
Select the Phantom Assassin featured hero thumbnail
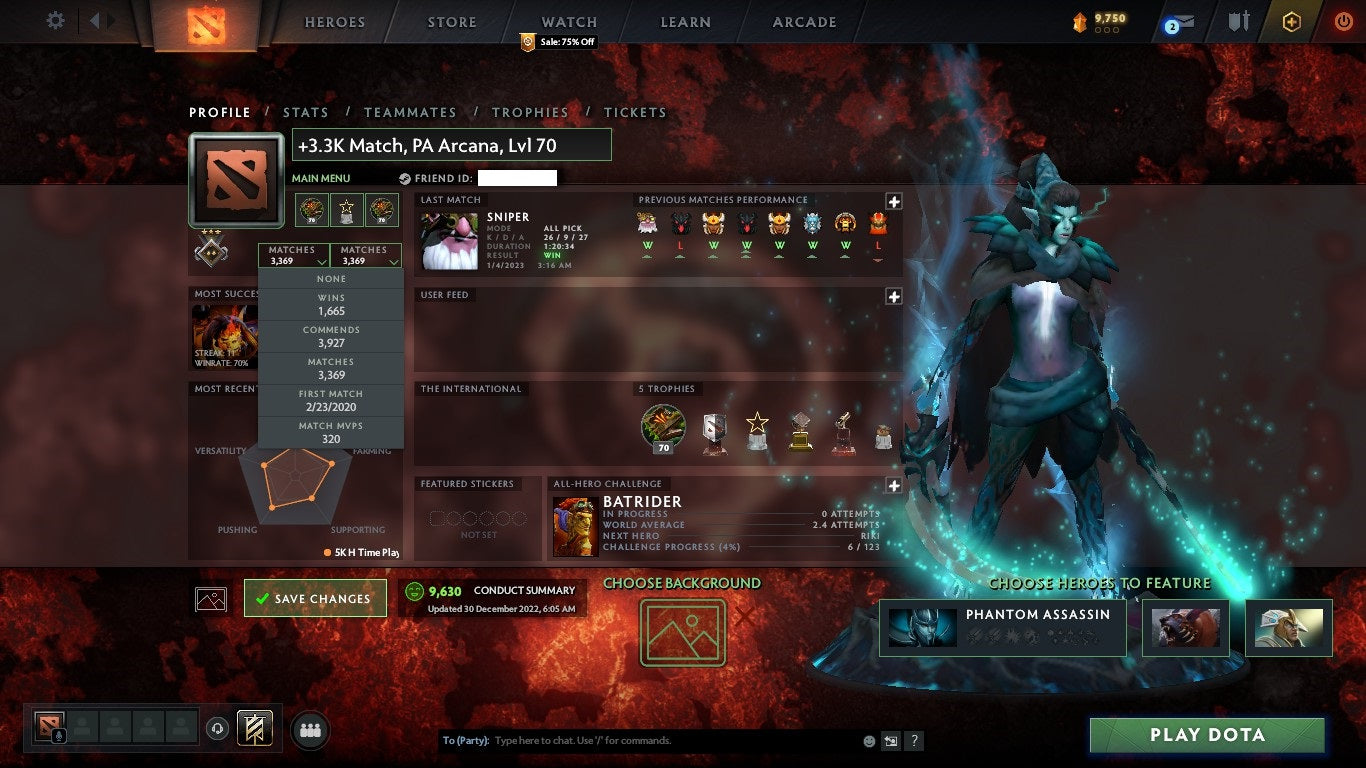[x=921, y=628]
